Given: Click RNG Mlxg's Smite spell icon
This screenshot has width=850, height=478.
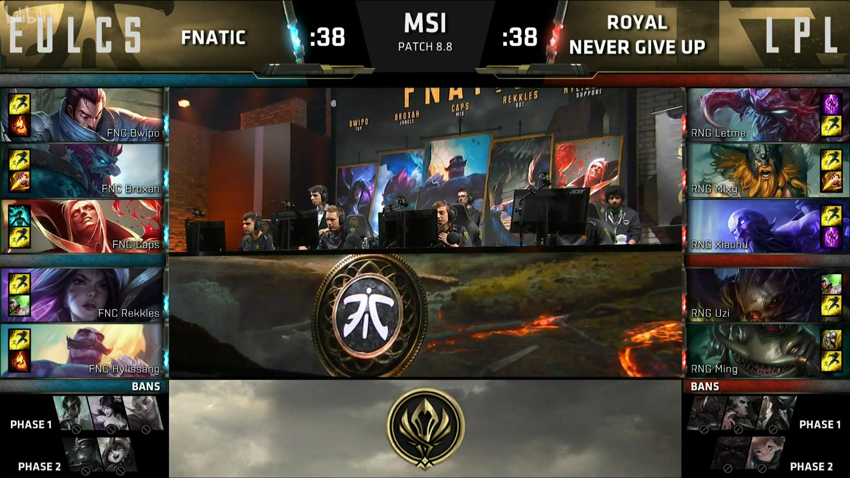Looking at the screenshot, I should (x=831, y=182).
